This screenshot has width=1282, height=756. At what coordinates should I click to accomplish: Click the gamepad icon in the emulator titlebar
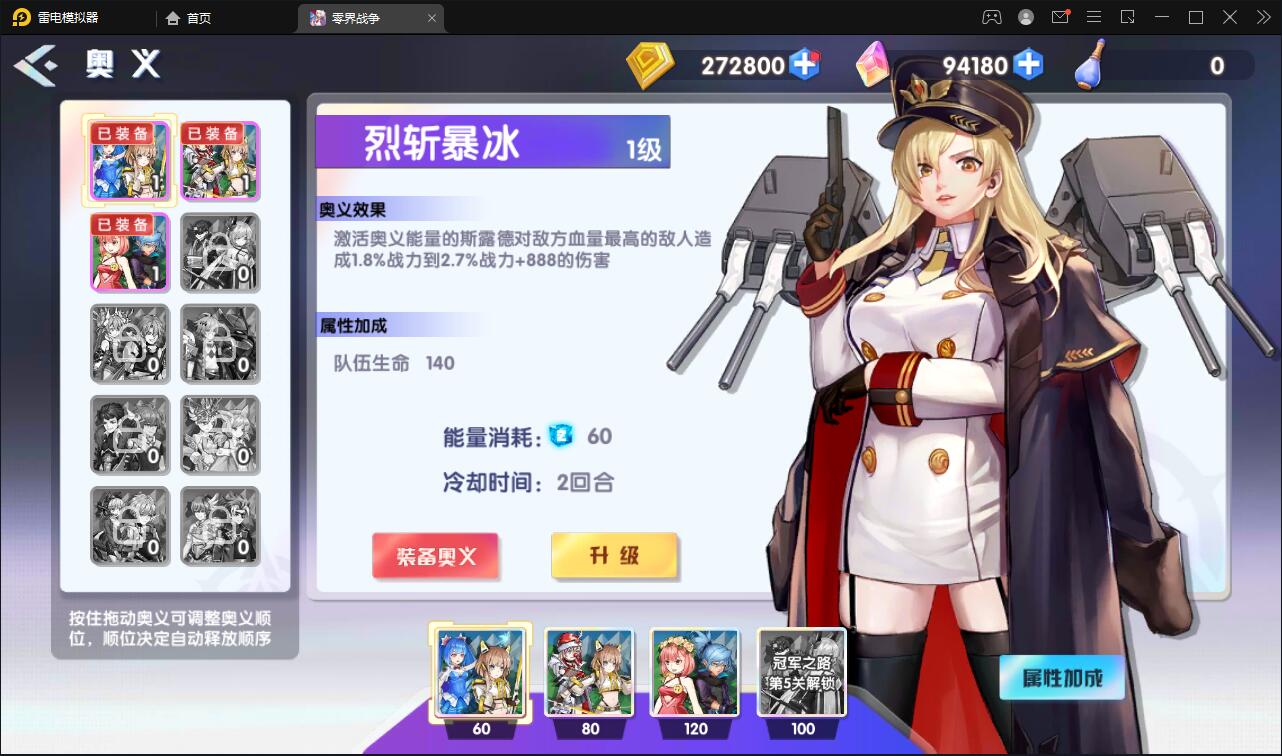pos(992,17)
